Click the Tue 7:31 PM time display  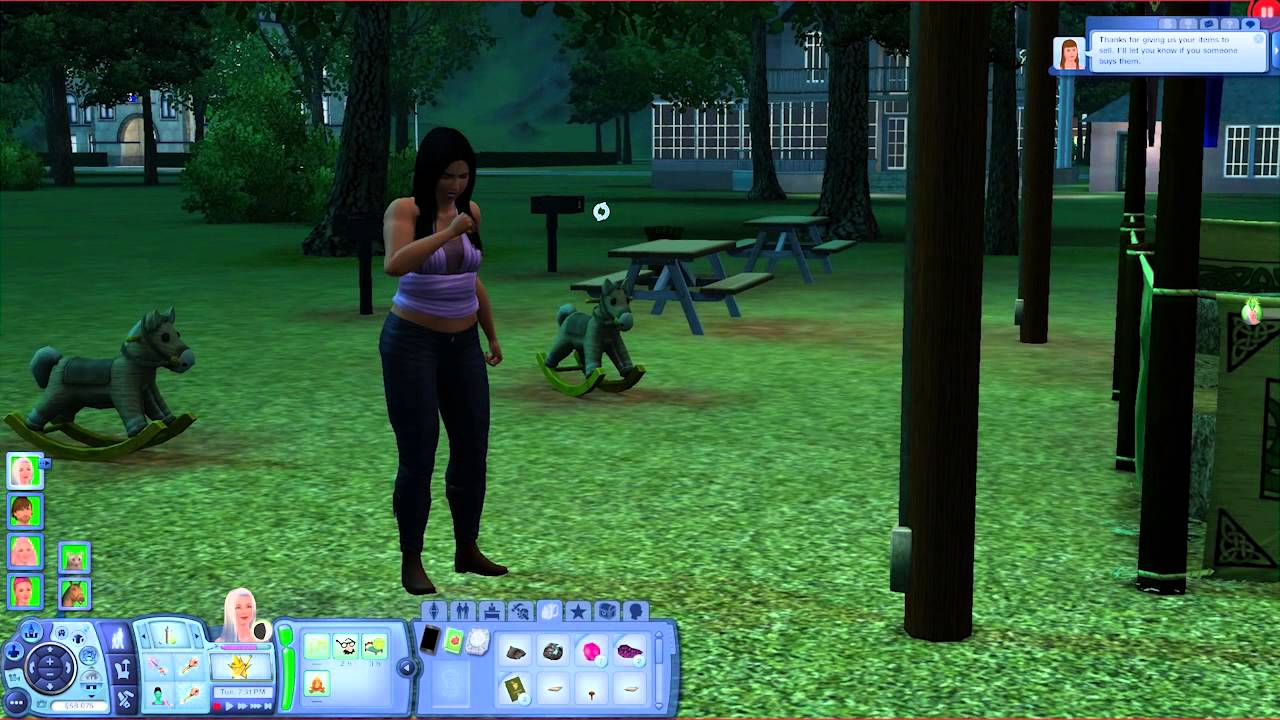point(241,690)
